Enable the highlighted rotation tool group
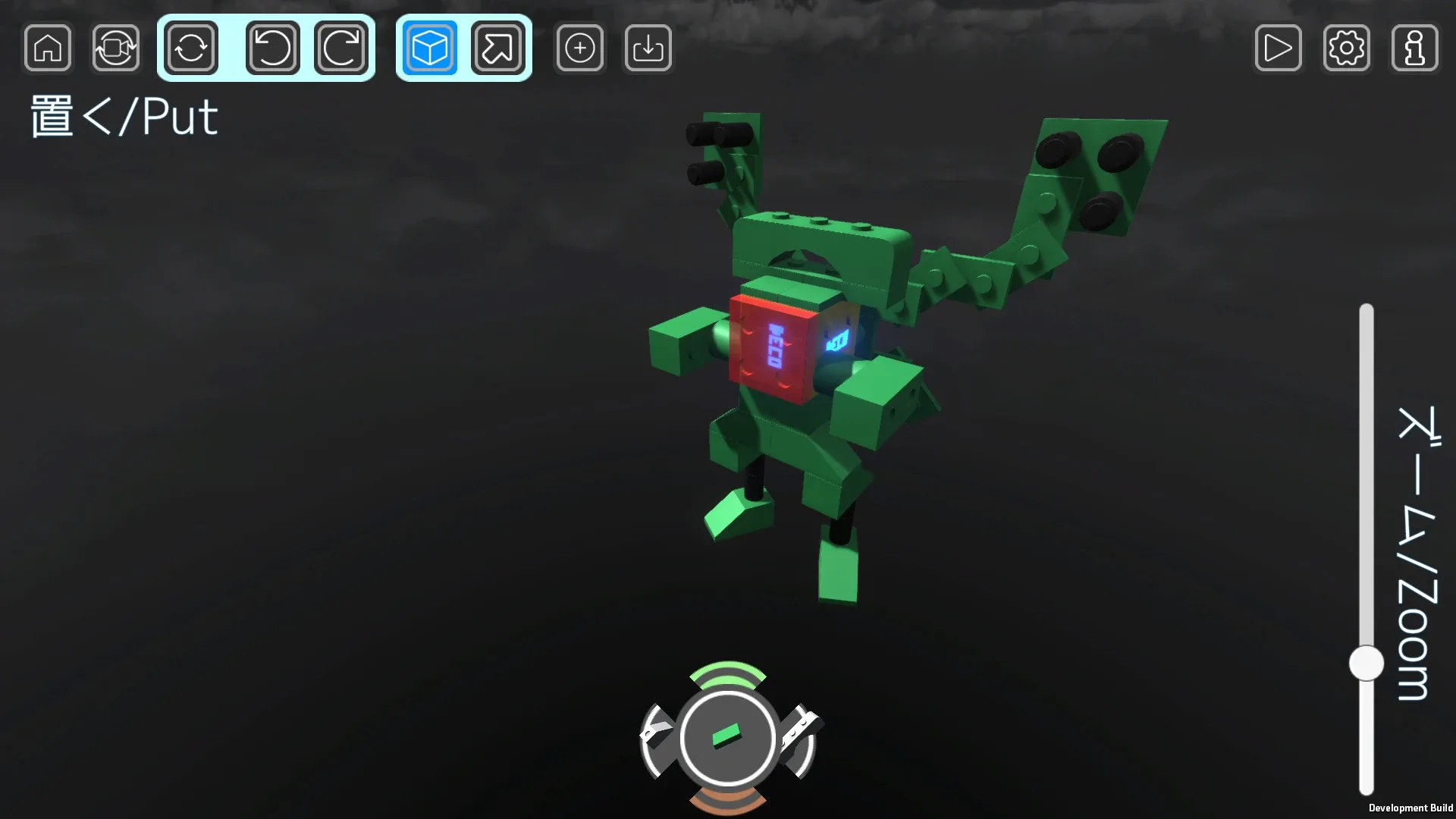1456x819 pixels. tap(265, 48)
